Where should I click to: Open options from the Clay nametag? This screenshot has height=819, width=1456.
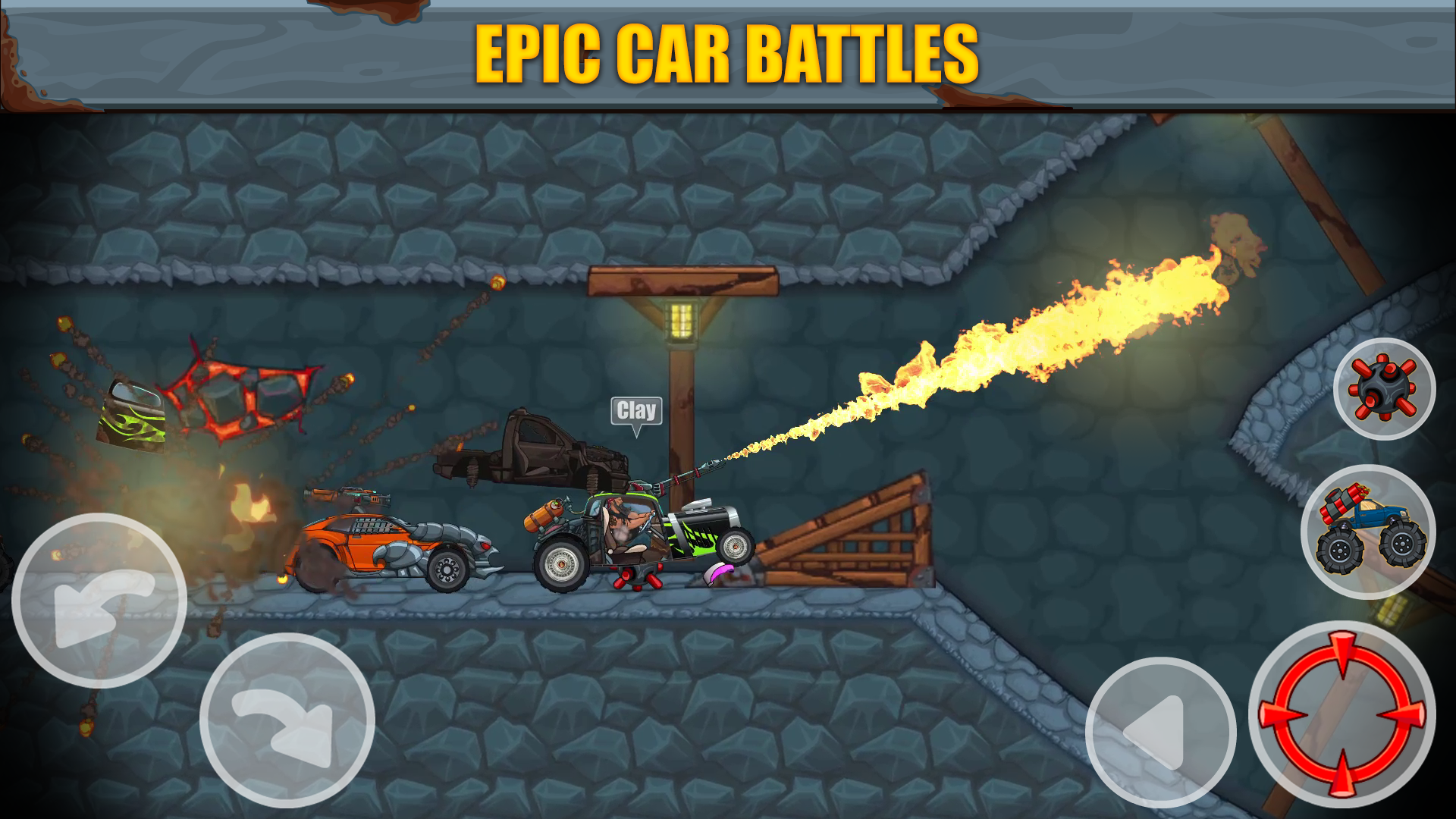click(635, 410)
